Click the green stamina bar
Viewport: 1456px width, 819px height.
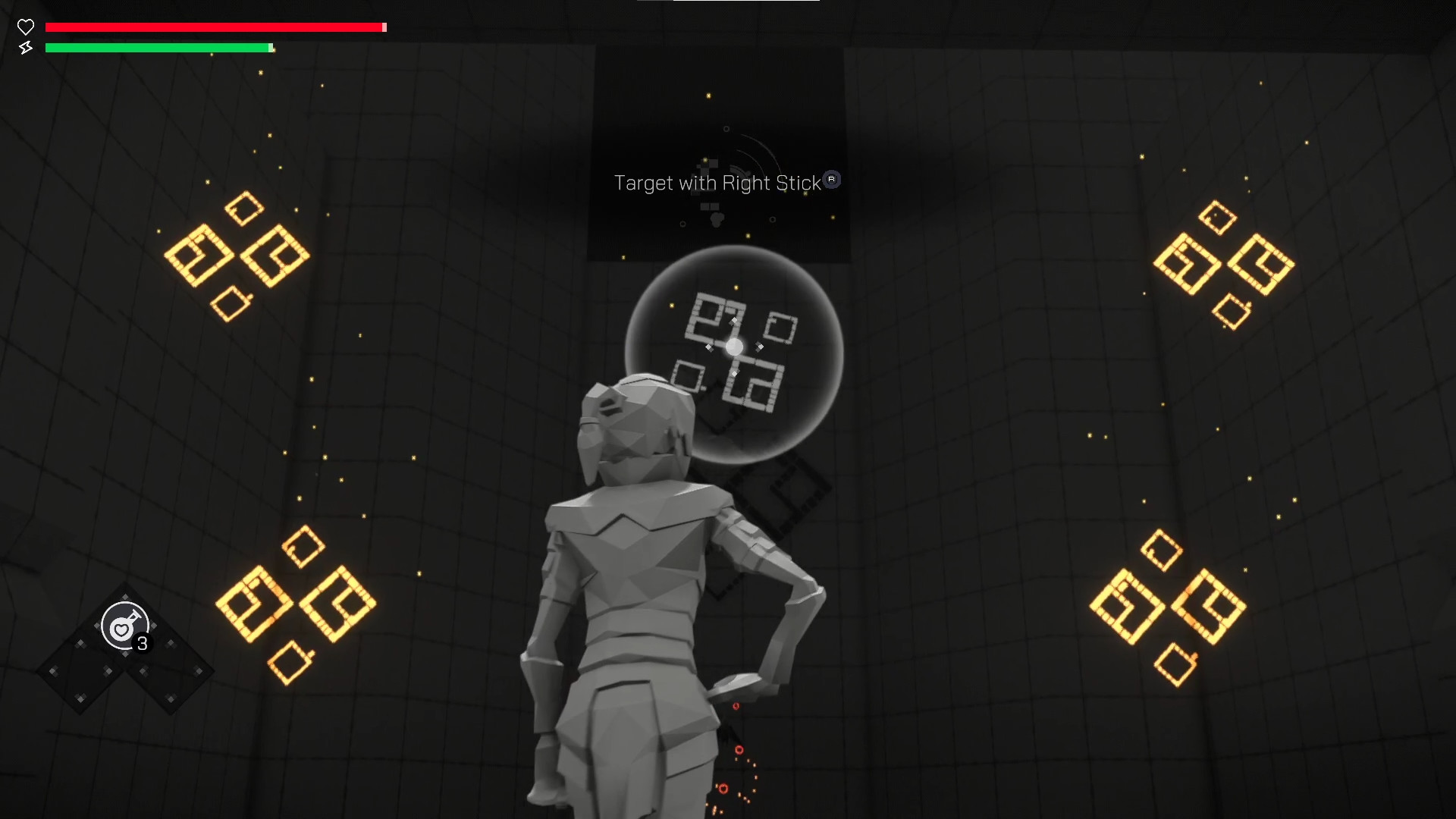pyautogui.click(x=158, y=48)
